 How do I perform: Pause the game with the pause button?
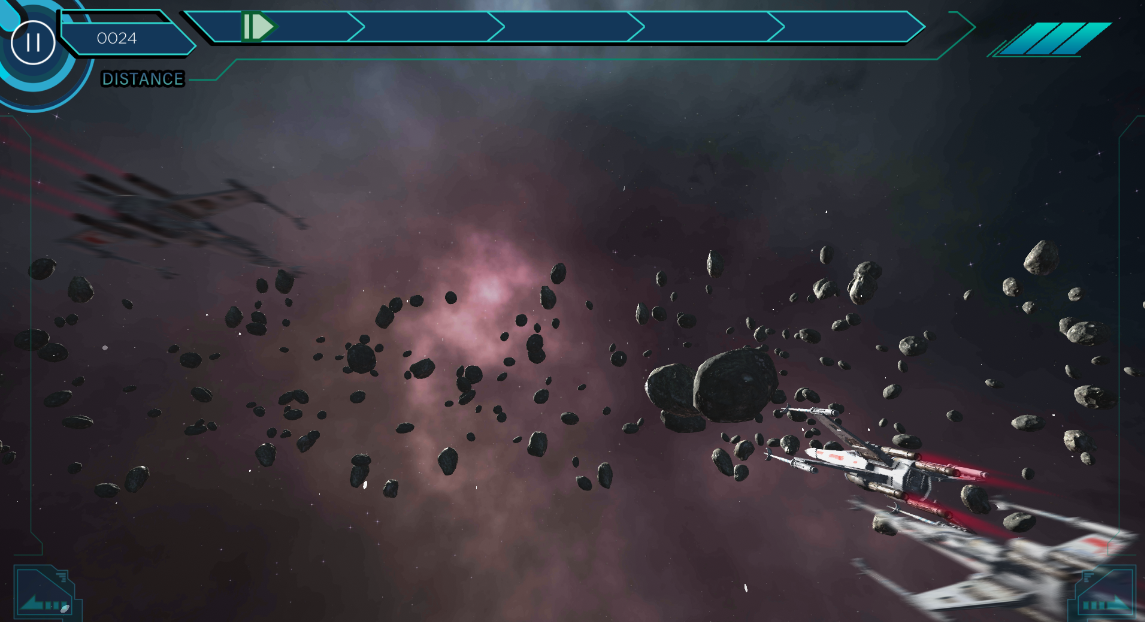click(x=33, y=42)
